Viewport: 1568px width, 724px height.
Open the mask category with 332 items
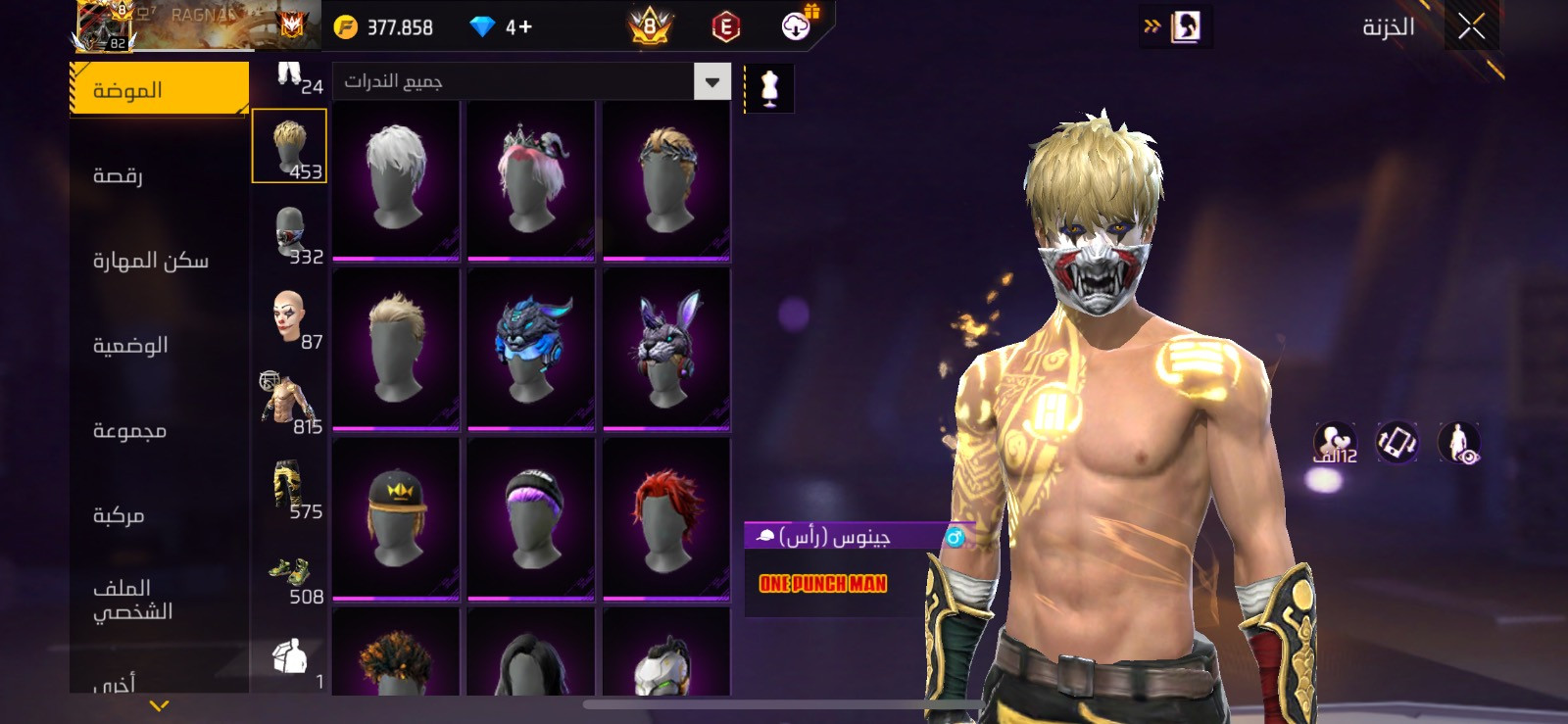(x=290, y=235)
